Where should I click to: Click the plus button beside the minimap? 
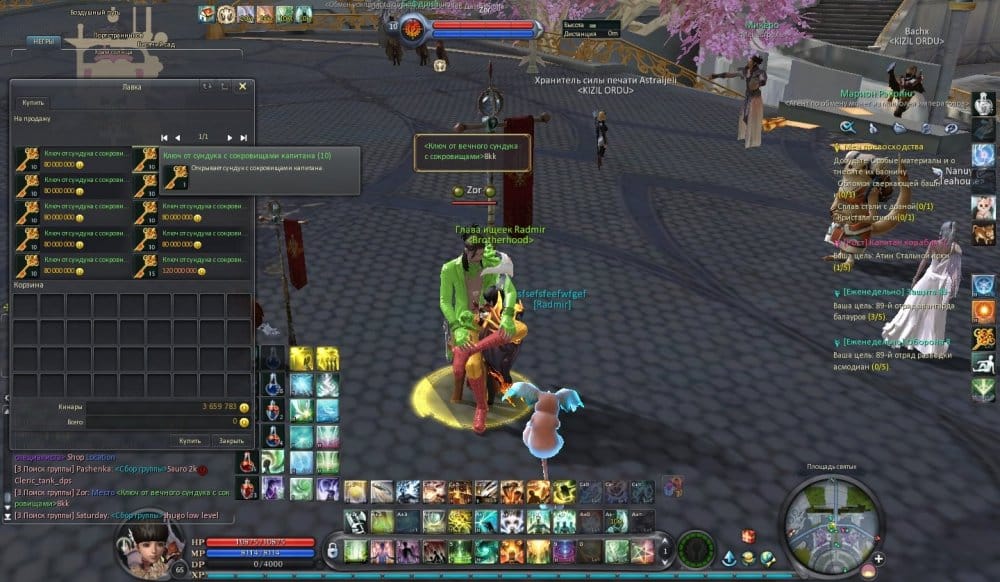coord(878,558)
